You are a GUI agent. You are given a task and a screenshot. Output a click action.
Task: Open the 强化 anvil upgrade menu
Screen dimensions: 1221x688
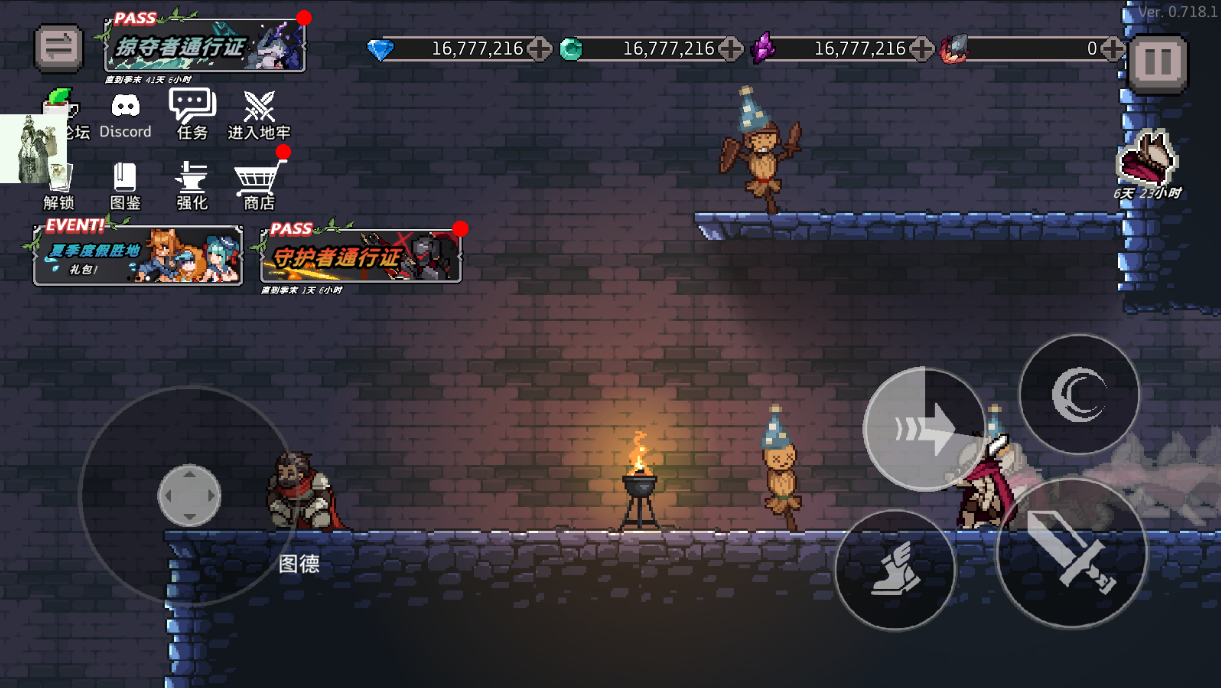pyautogui.click(x=192, y=184)
